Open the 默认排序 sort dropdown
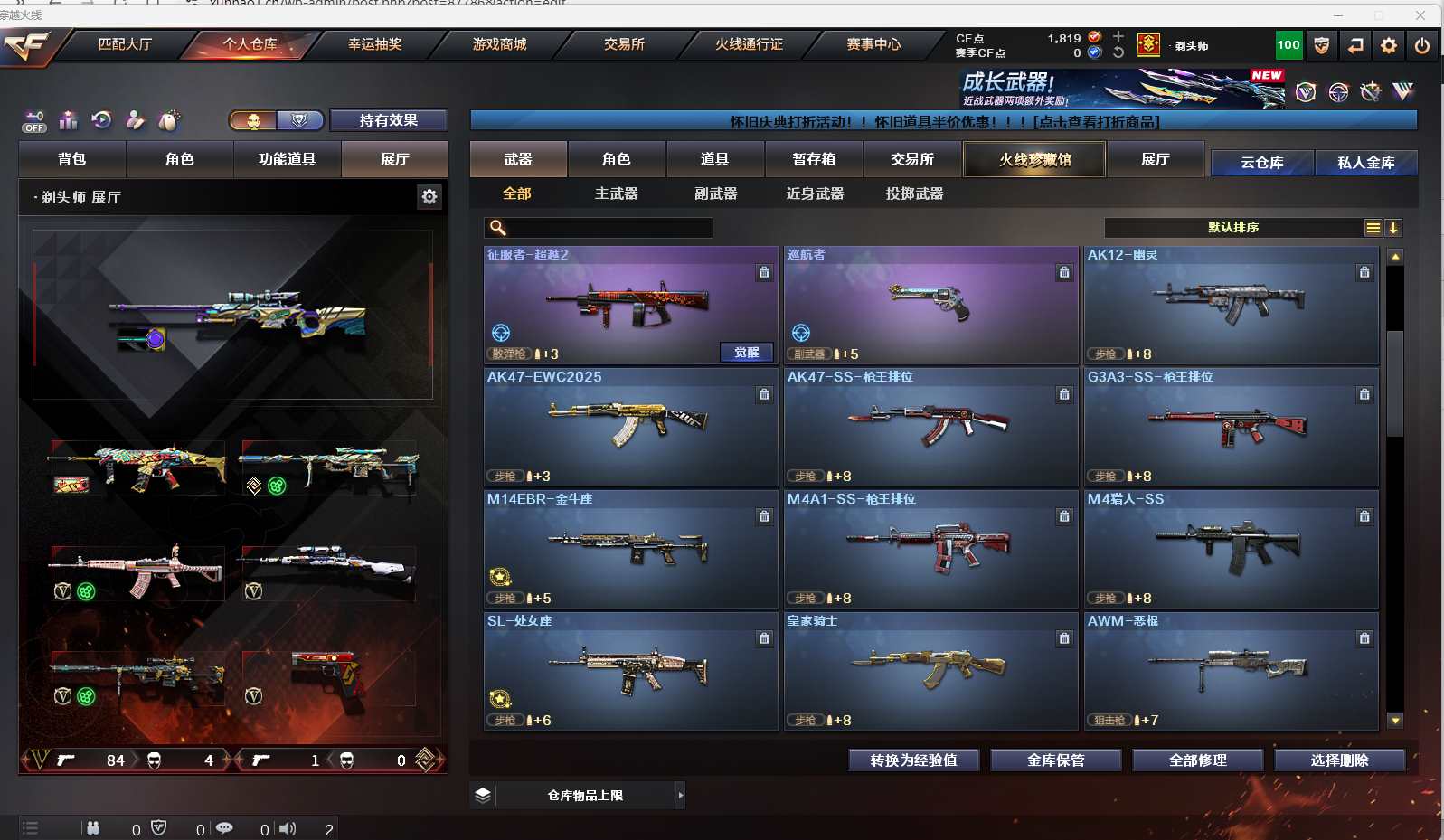 [x=1233, y=228]
